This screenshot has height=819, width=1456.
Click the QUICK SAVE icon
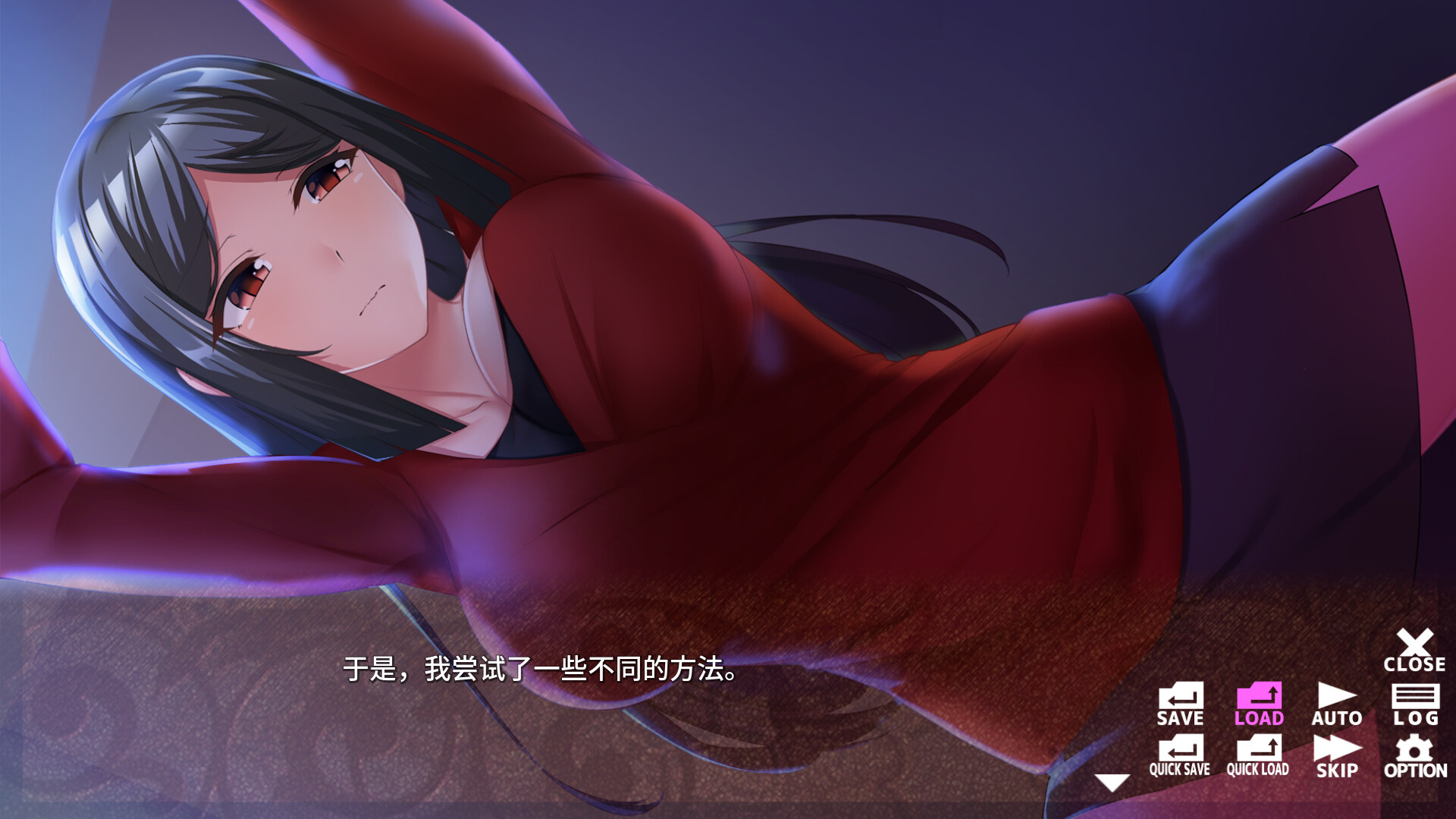1181,755
